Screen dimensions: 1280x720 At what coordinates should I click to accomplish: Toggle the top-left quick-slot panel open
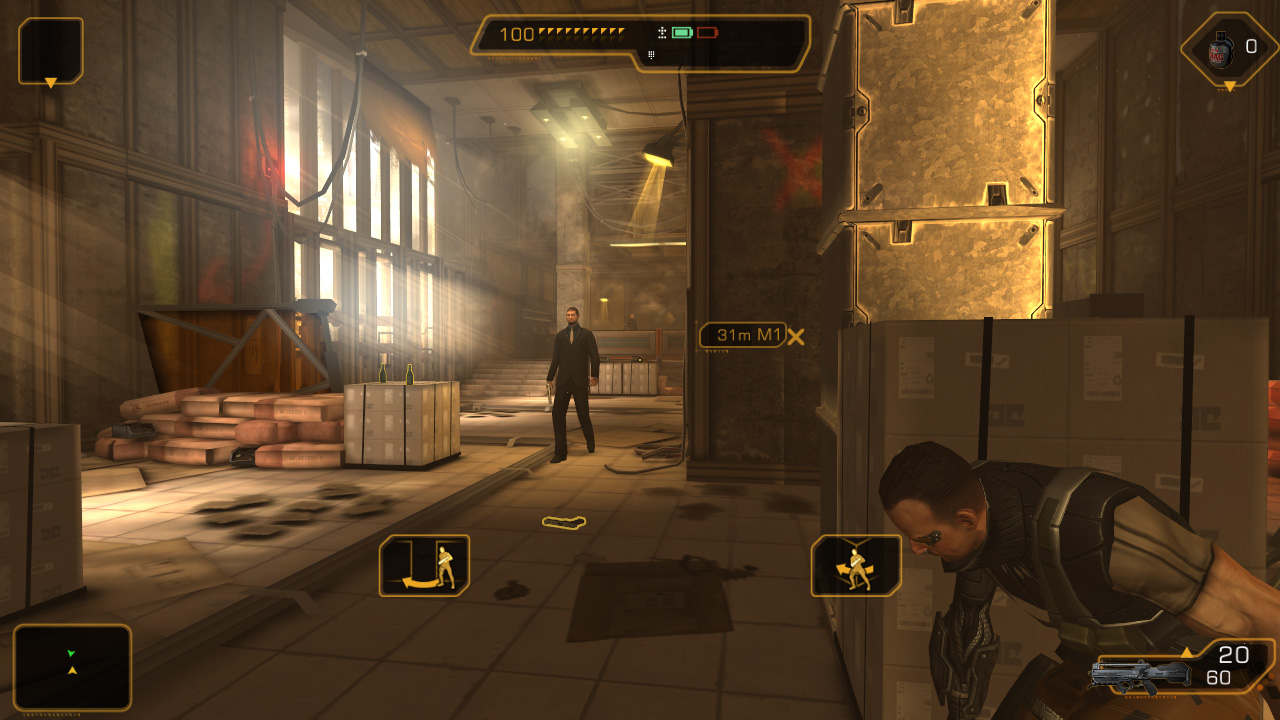pyautogui.click(x=49, y=48)
